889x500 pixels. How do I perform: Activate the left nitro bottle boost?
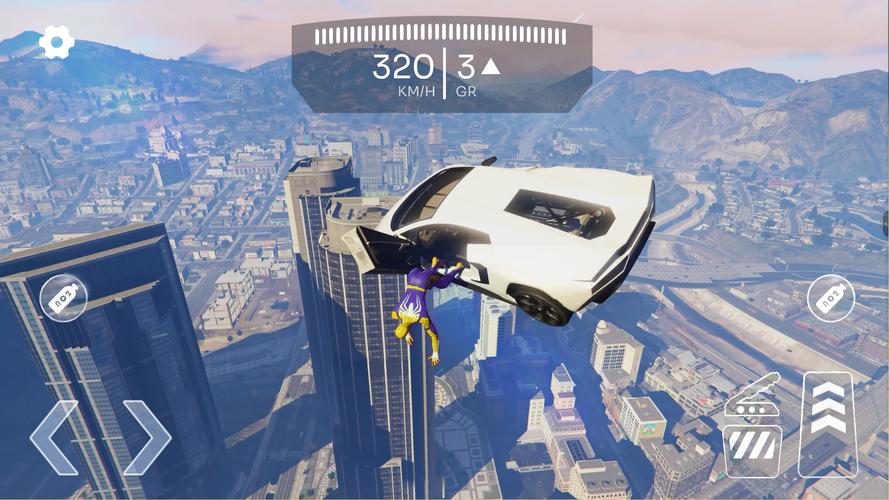[64, 297]
